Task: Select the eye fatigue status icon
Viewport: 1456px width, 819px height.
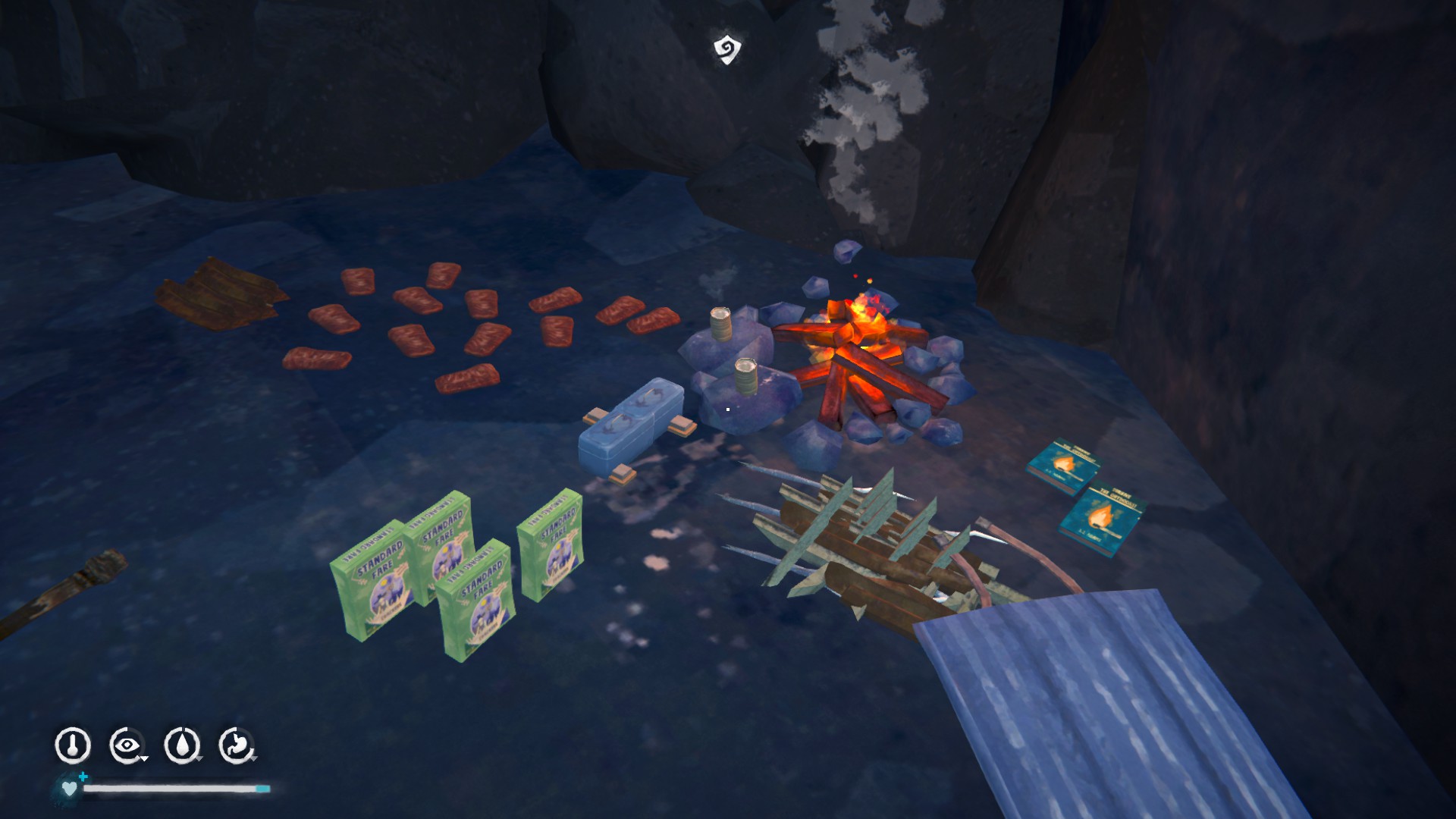Action: [127, 745]
